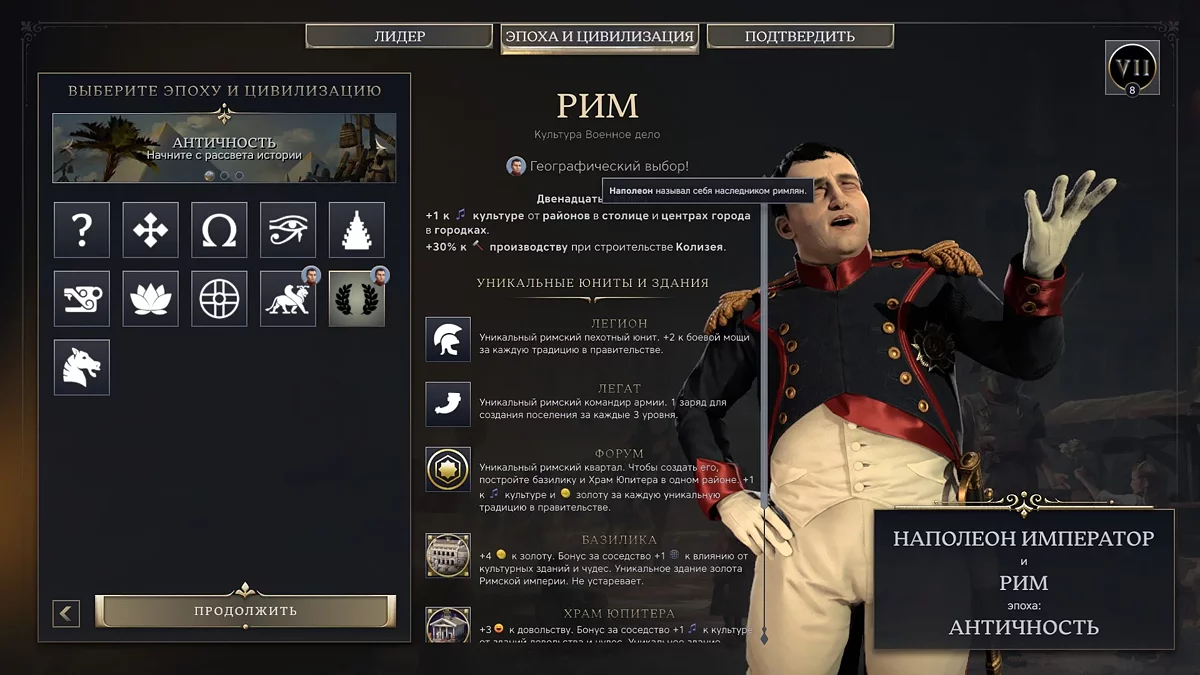Switch to the ЛИДЕР tab
1200x675 pixels.
400,37
